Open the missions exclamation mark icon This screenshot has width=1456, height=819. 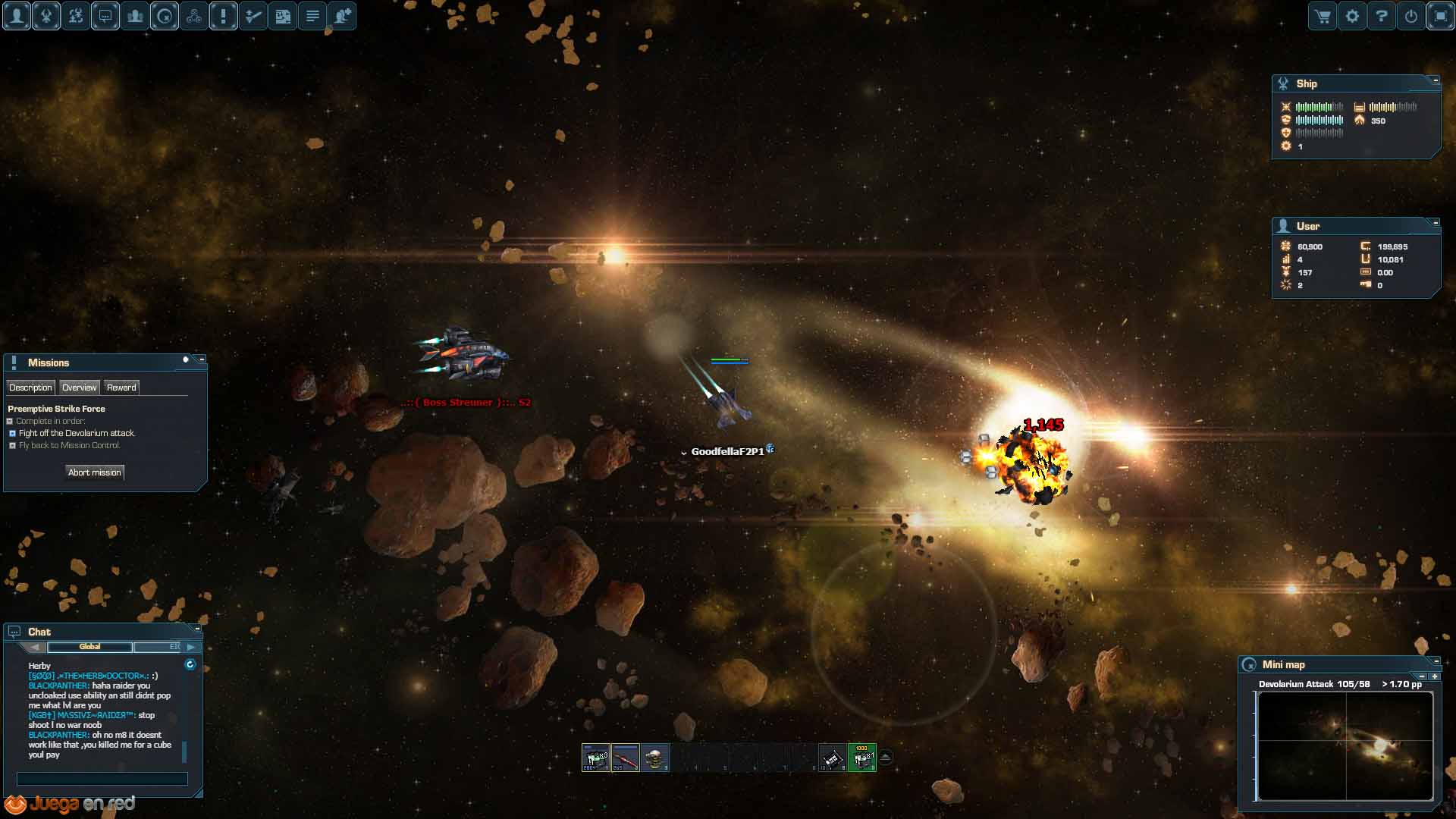[x=224, y=16]
